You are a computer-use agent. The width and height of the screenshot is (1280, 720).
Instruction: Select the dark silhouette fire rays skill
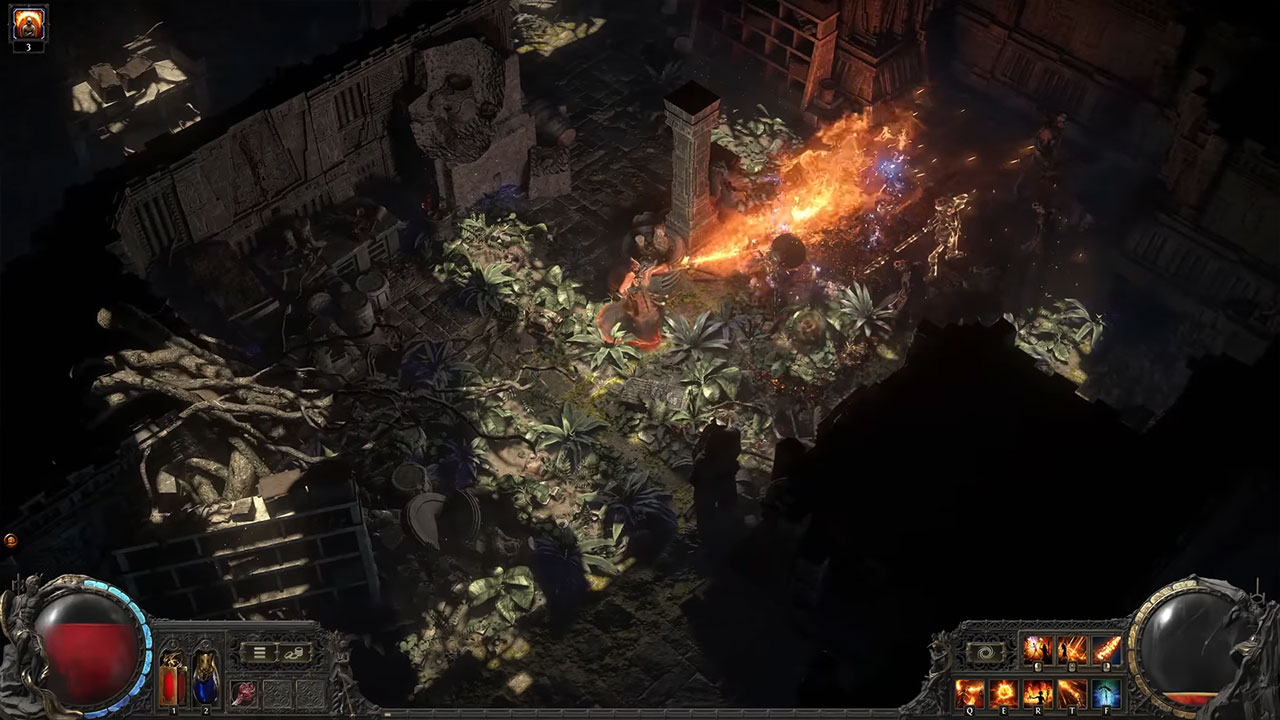coord(1072,650)
